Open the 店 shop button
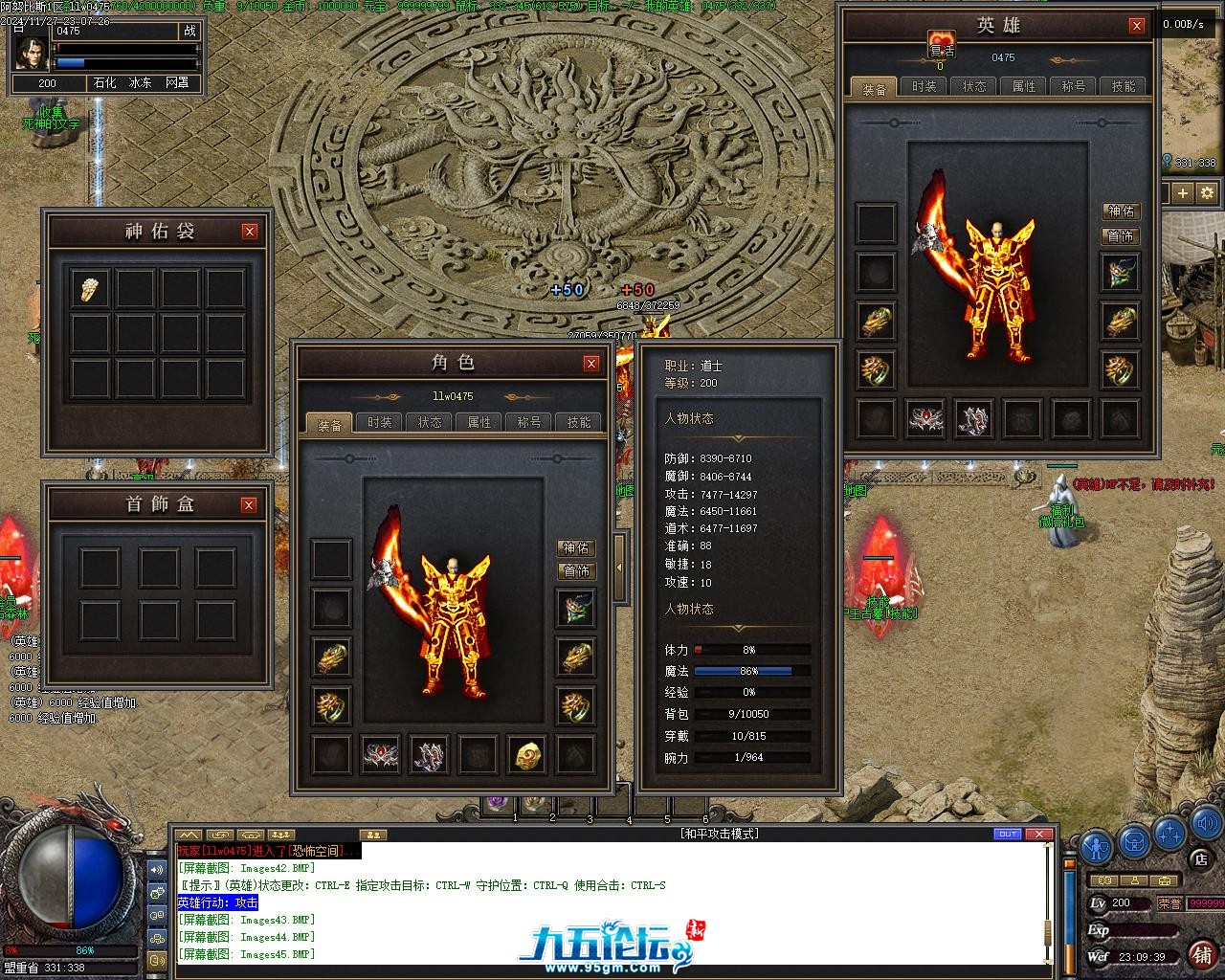 coord(1201,859)
